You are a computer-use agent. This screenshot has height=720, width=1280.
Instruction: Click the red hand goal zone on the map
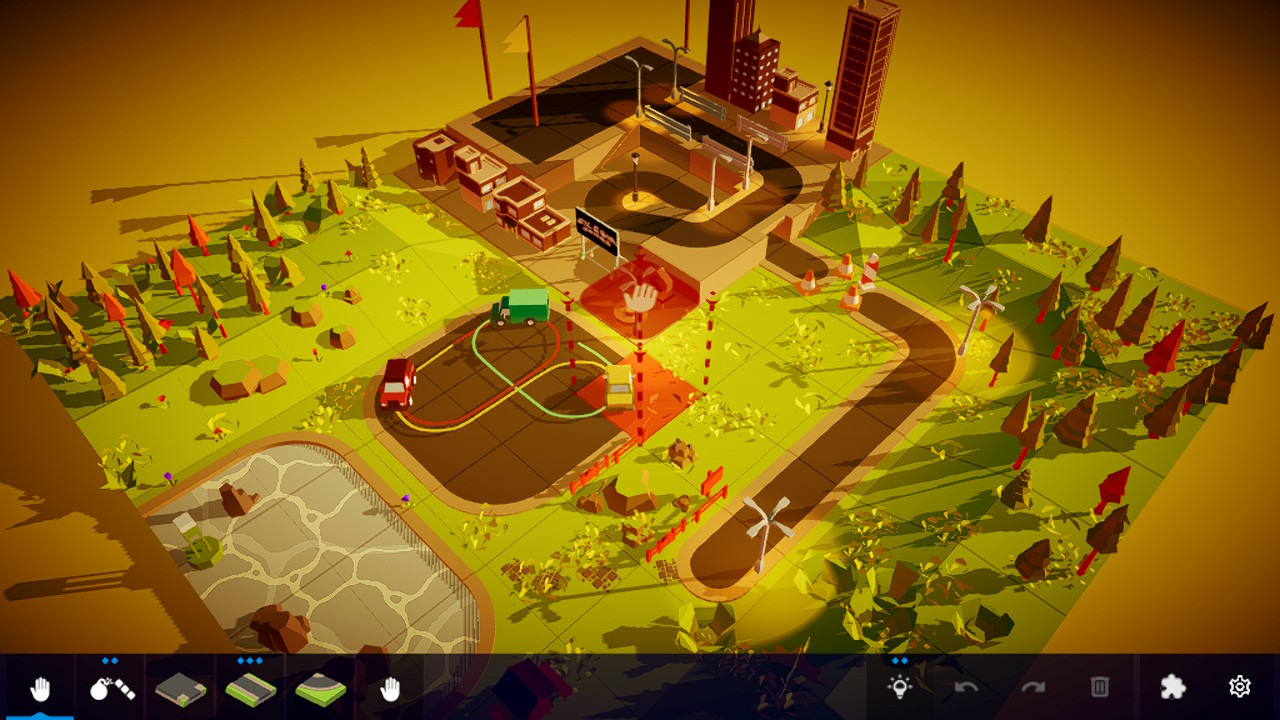tap(641, 295)
